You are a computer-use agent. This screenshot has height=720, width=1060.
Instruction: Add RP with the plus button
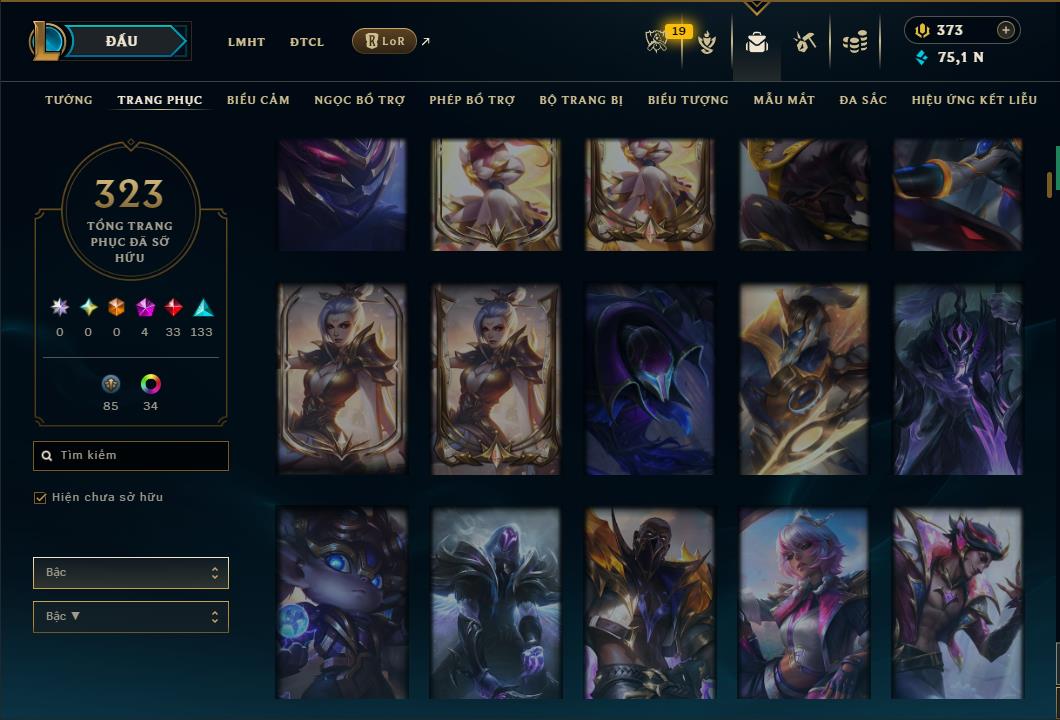tap(1006, 30)
